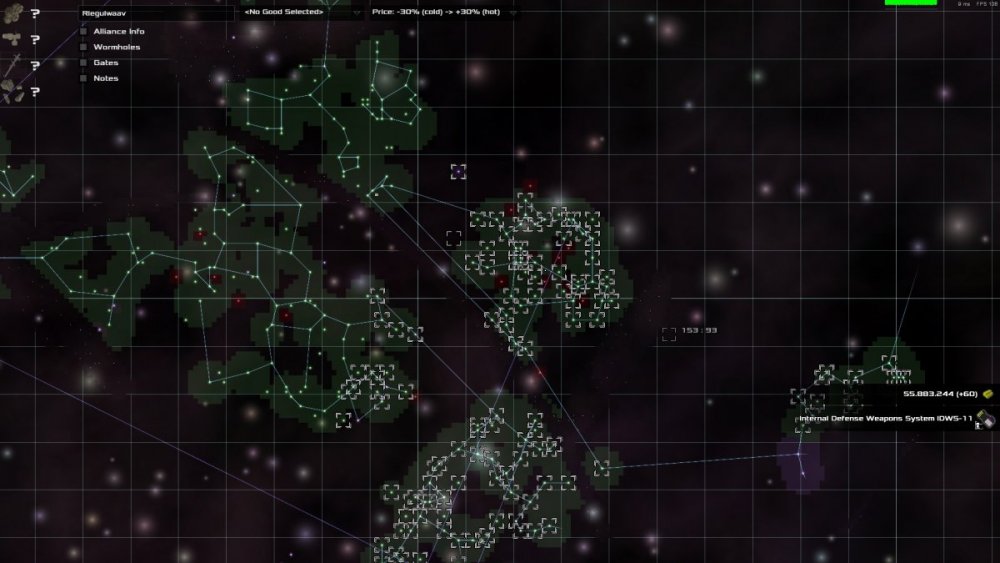Viewport: 1000px width, 563px height.
Task: Click the Riegulwaav search field
Action: click(155, 13)
